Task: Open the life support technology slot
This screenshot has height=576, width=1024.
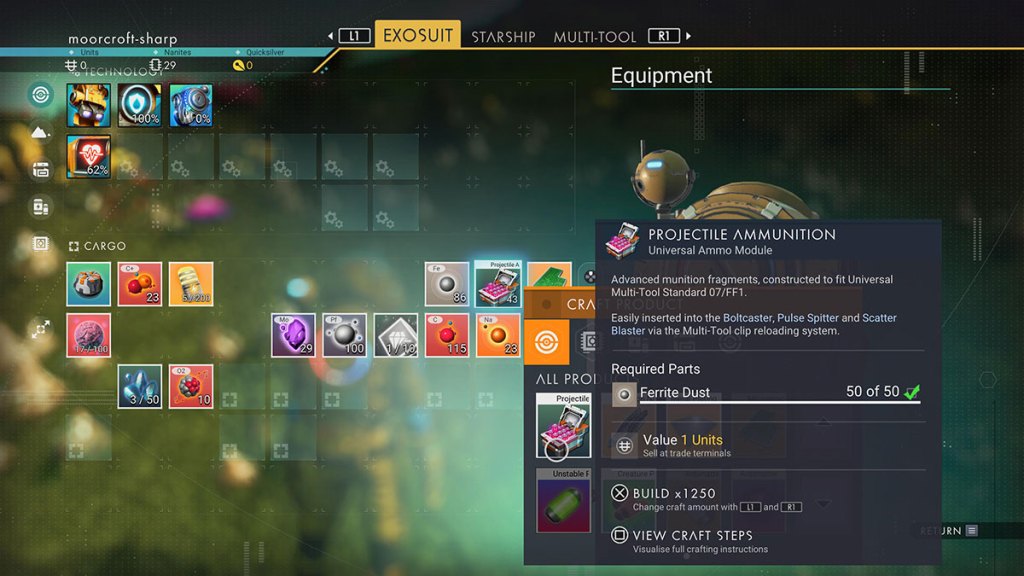Action: (89, 156)
